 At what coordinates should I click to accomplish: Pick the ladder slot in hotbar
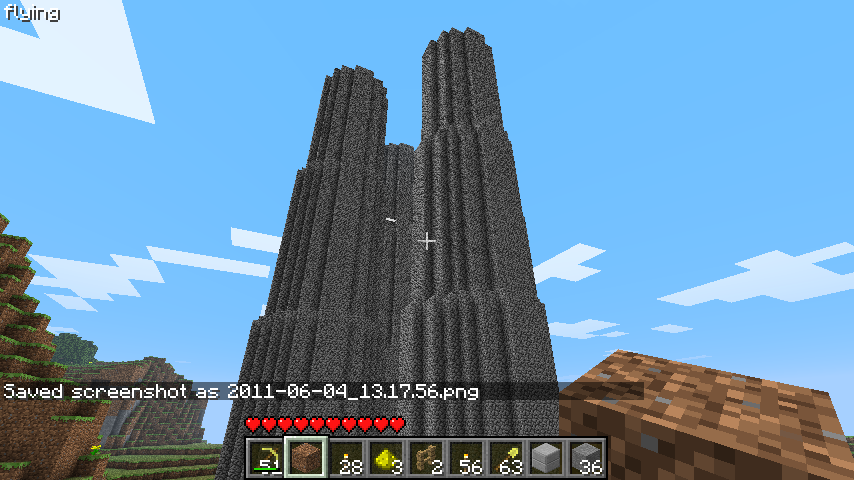(x=427, y=459)
